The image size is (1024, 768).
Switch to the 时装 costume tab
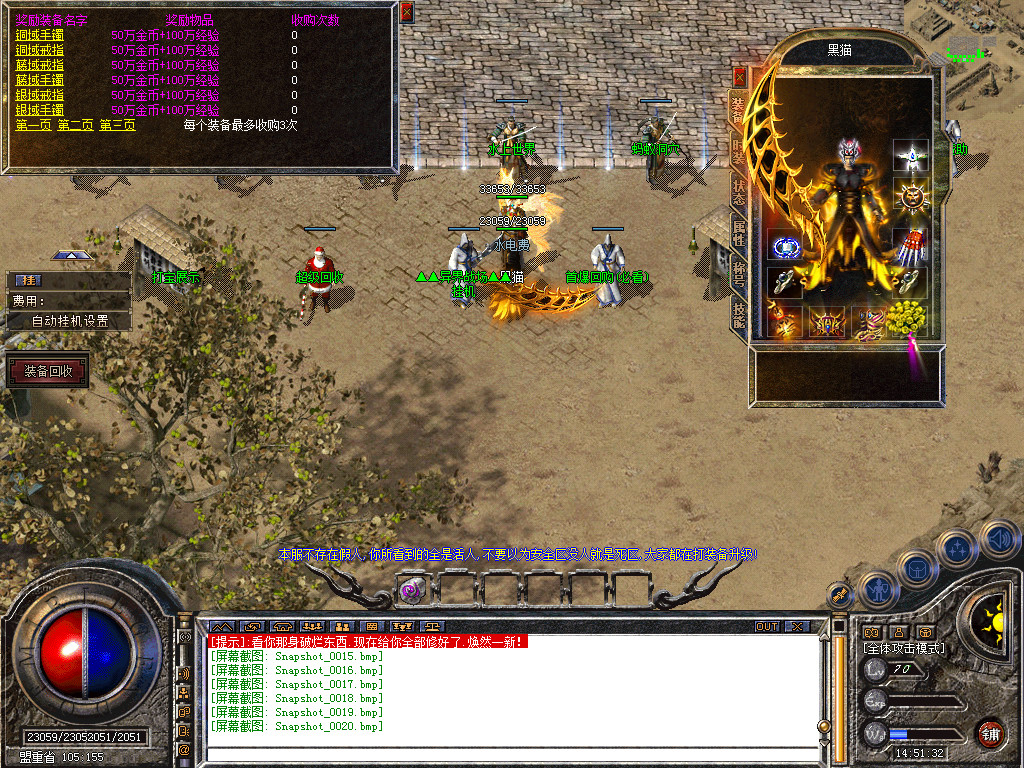pos(739,150)
